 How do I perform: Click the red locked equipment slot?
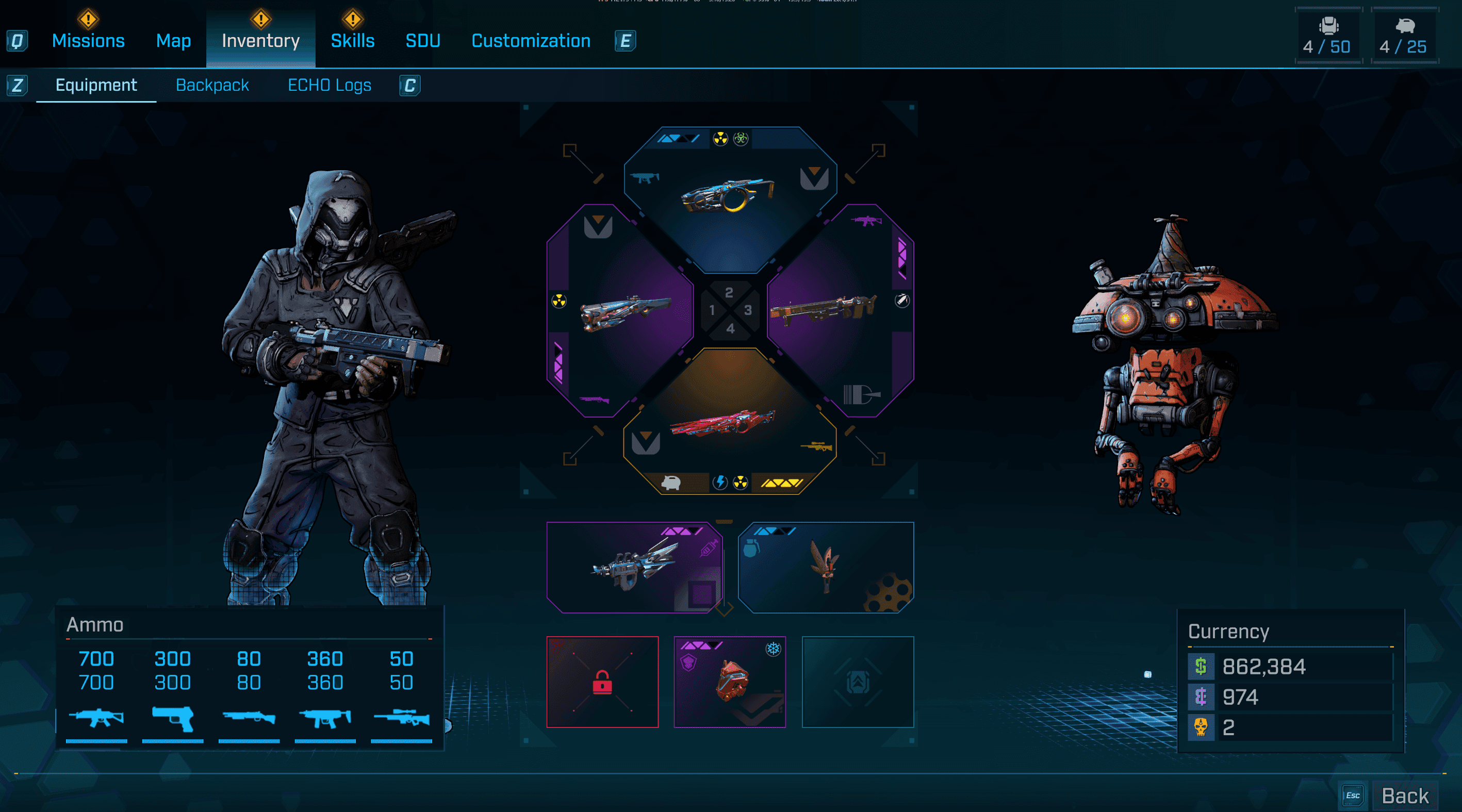tap(602, 682)
